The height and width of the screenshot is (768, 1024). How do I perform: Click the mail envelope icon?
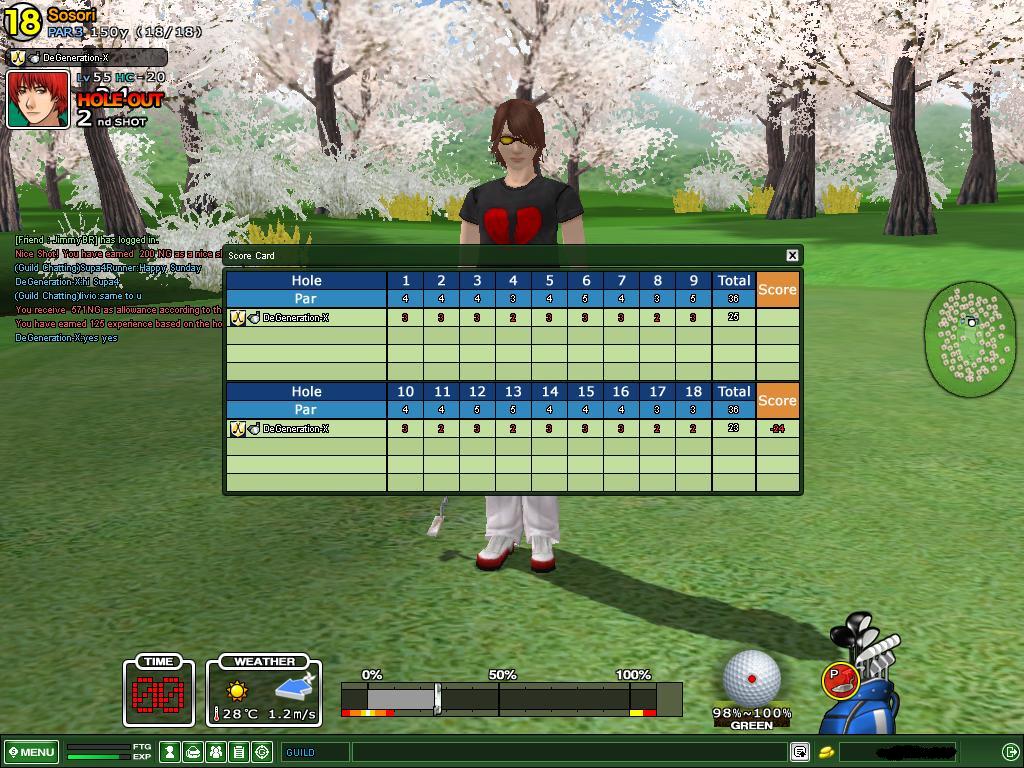point(193,752)
